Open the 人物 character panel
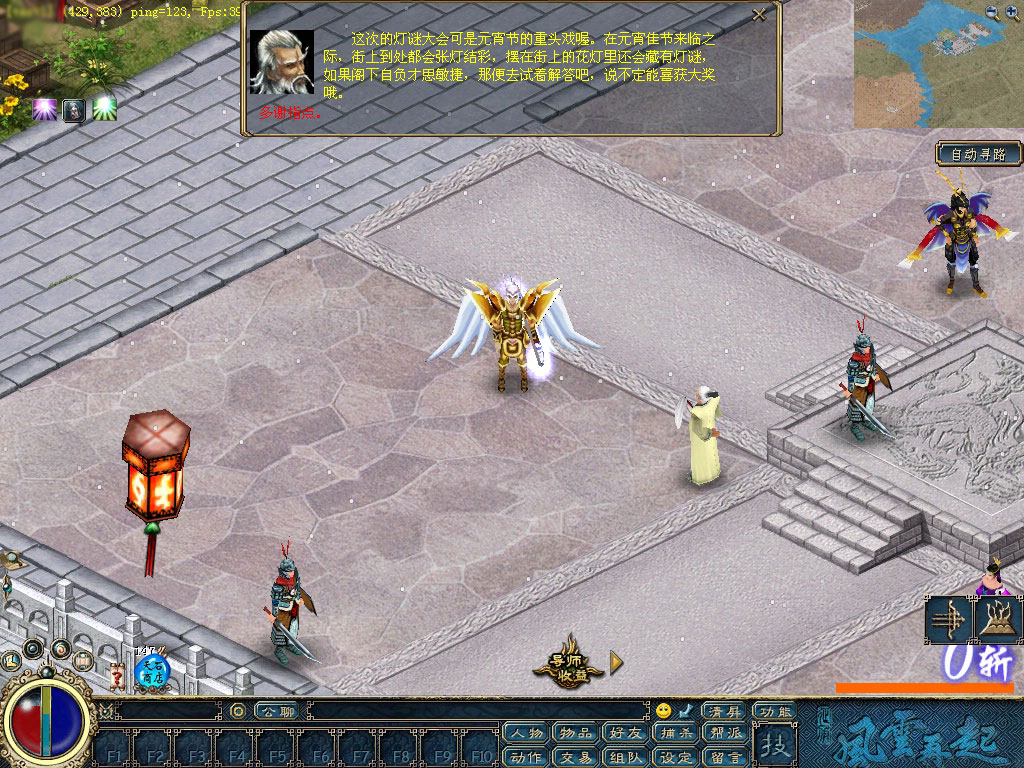The height and width of the screenshot is (768, 1024). coord(526,734)
